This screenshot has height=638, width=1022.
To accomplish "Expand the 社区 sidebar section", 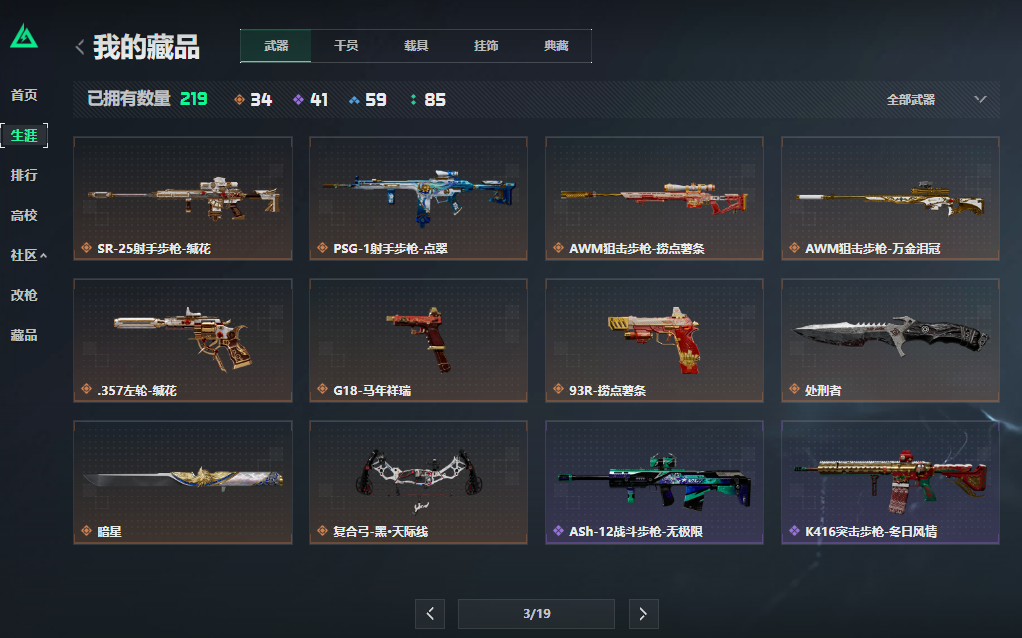I will pos(28,255).
